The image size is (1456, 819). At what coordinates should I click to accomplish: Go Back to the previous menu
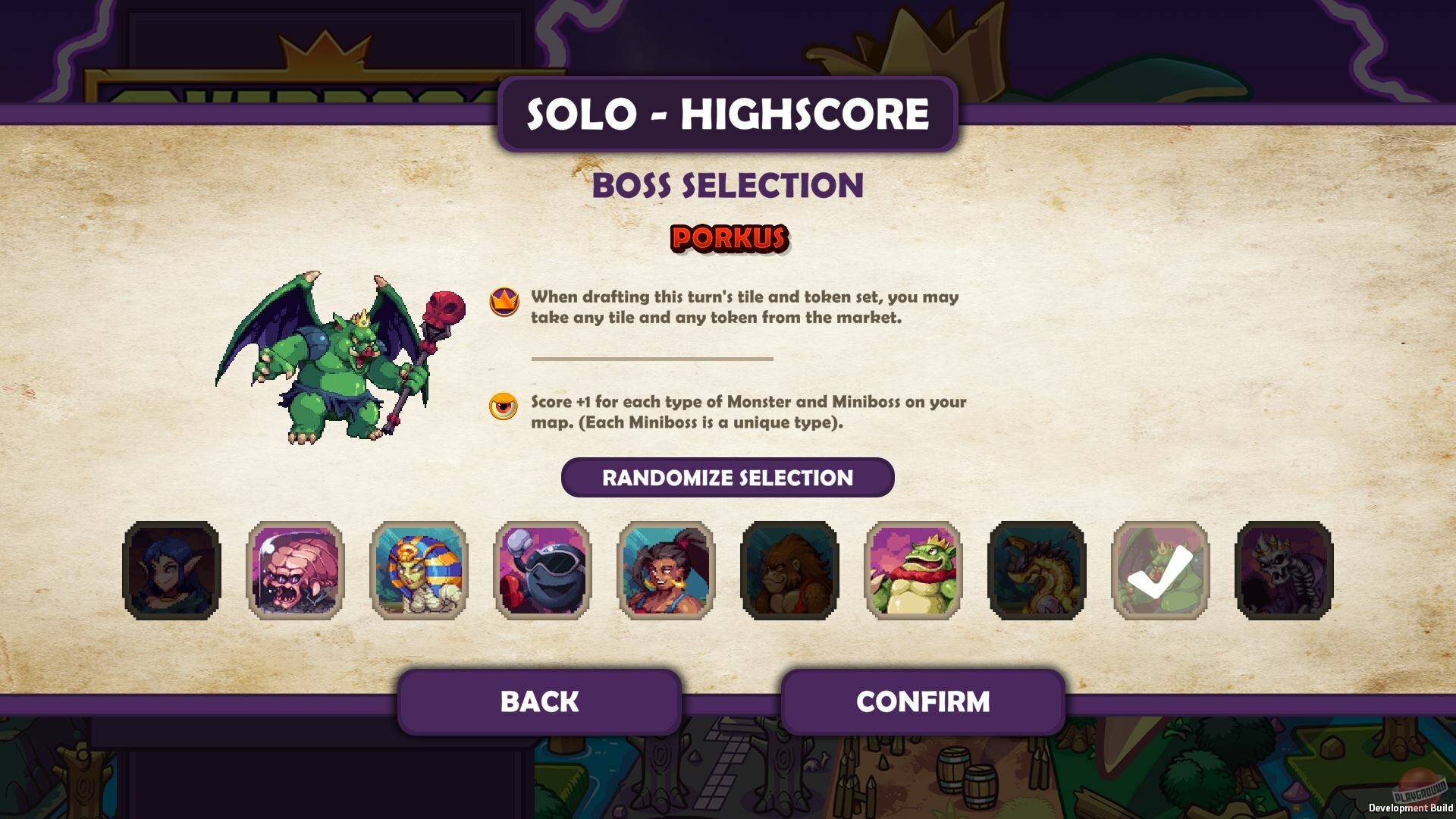point(538,701)
